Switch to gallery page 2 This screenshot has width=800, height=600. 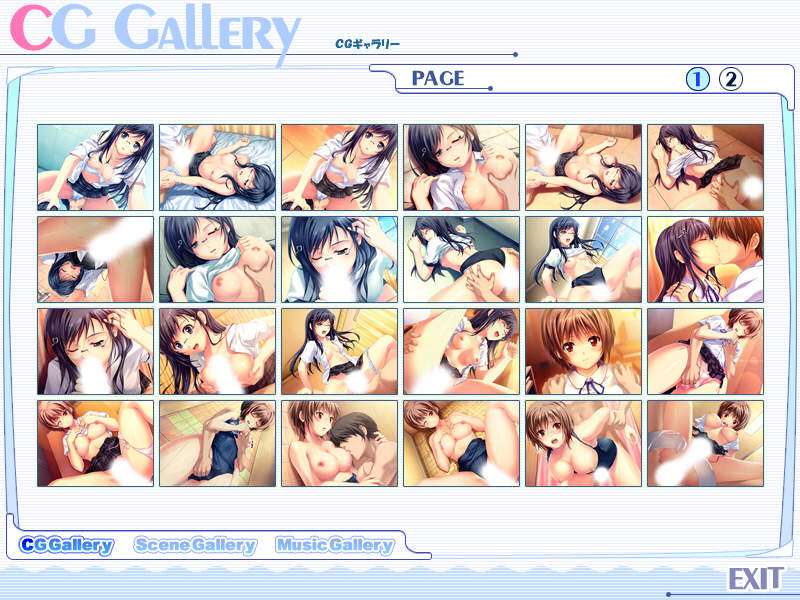pos(731,79)
